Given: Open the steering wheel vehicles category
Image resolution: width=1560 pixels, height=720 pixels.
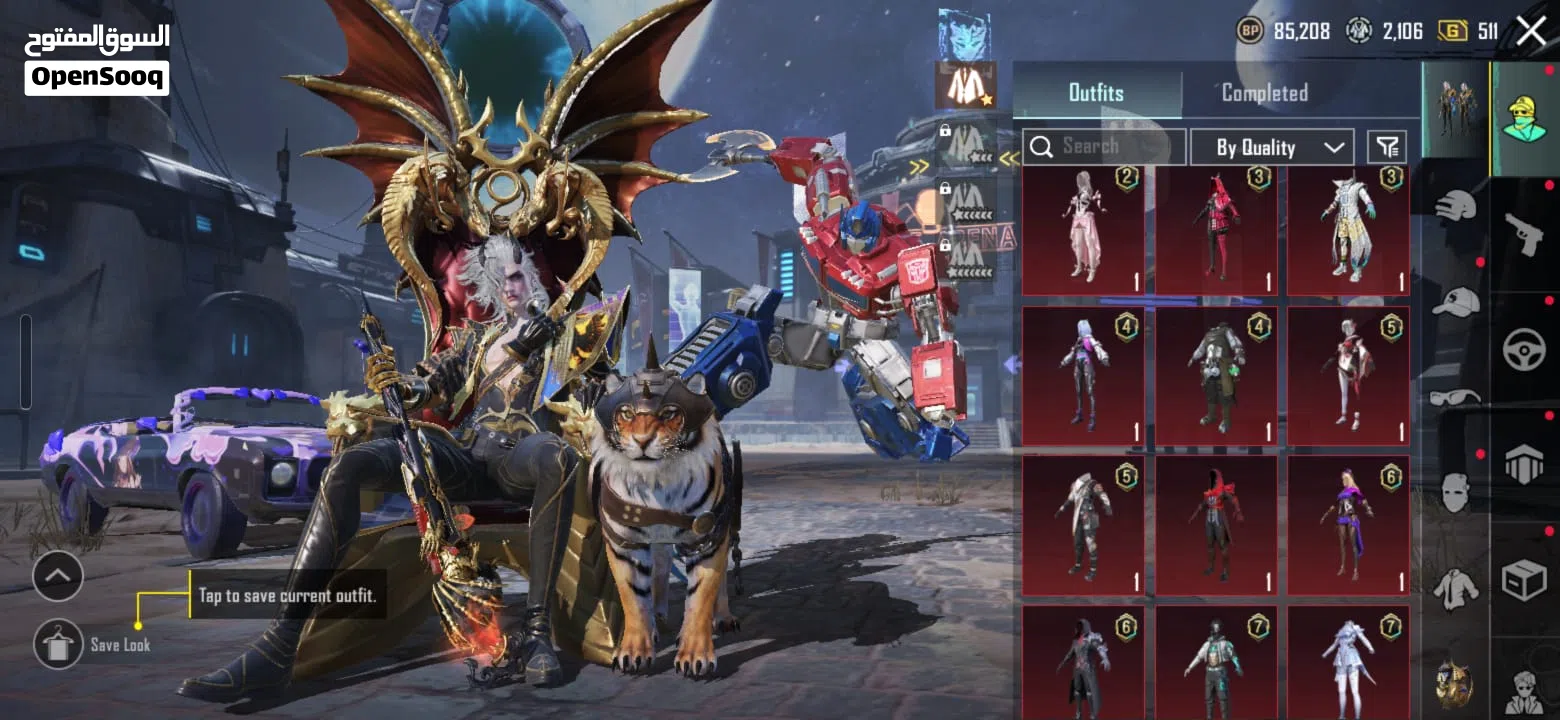Looking at the screenshot, I should [1524, 350].
